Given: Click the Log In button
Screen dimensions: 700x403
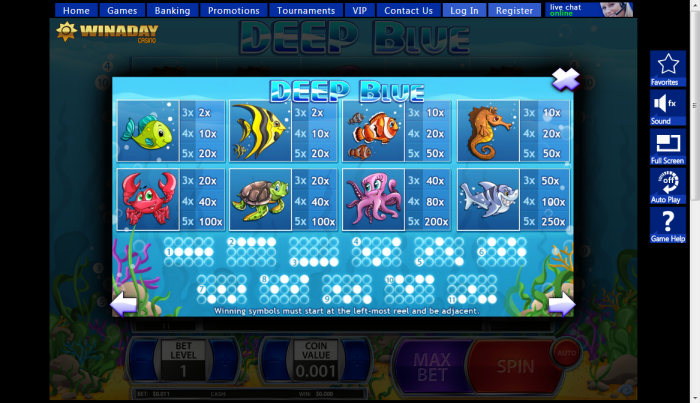Looking at the screenshot, I should coord(464,11).
